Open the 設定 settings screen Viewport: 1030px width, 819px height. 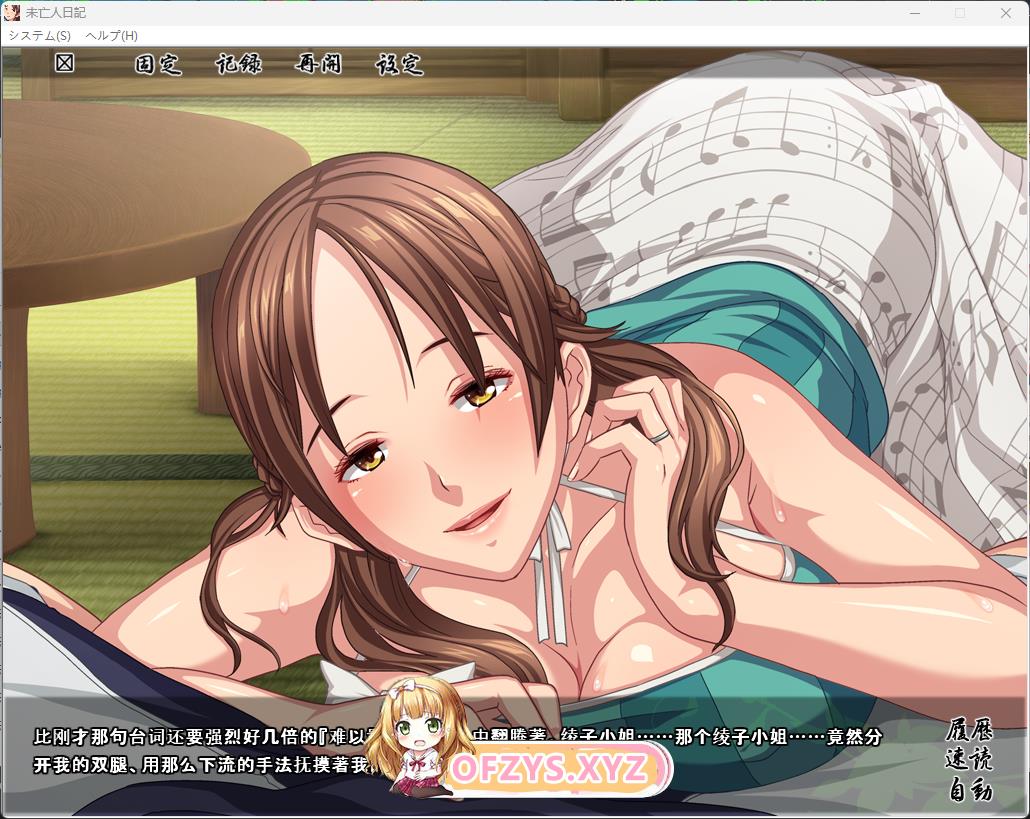click(399, 64)
